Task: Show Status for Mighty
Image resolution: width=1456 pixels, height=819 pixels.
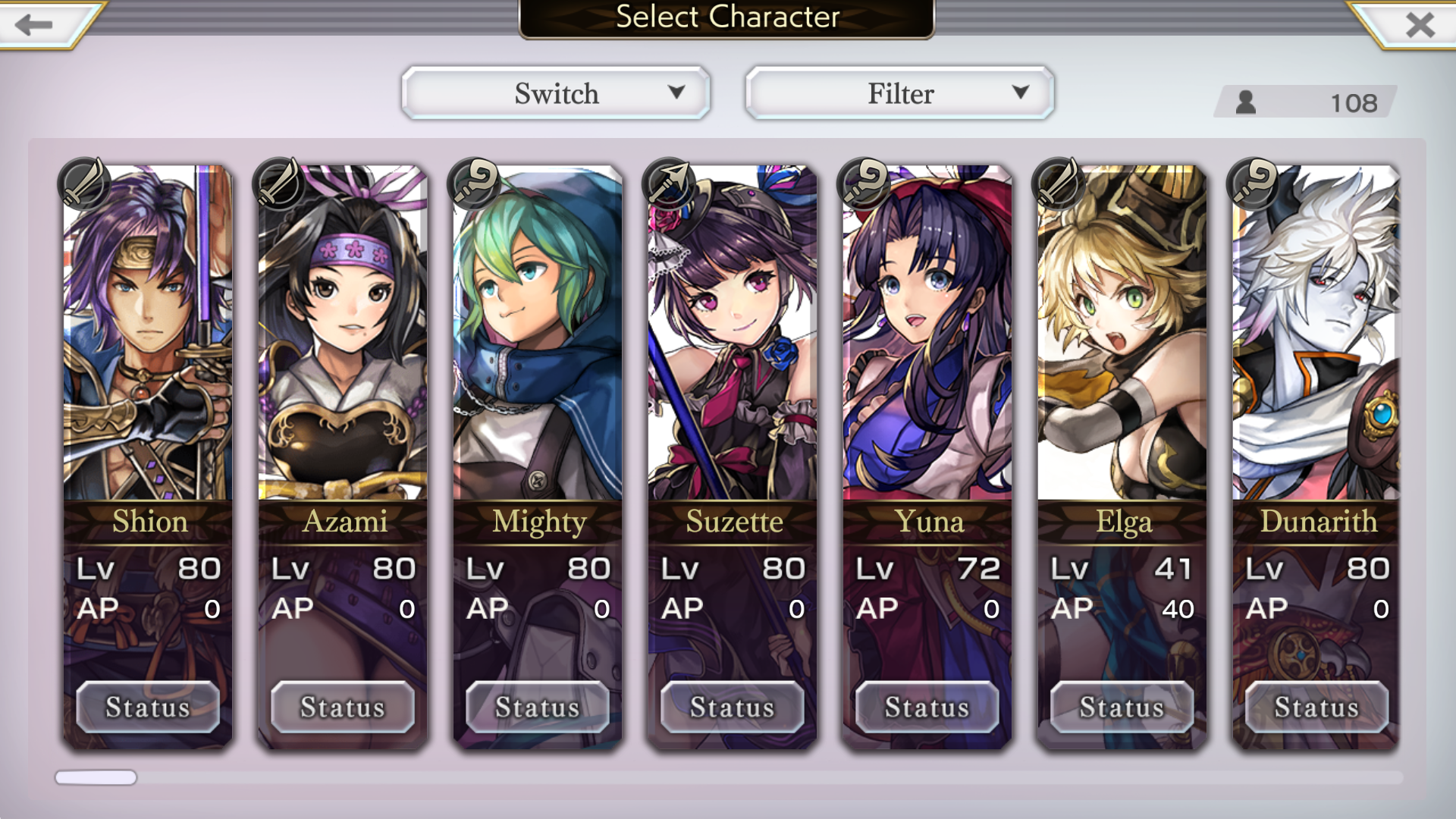Action: 538,707
